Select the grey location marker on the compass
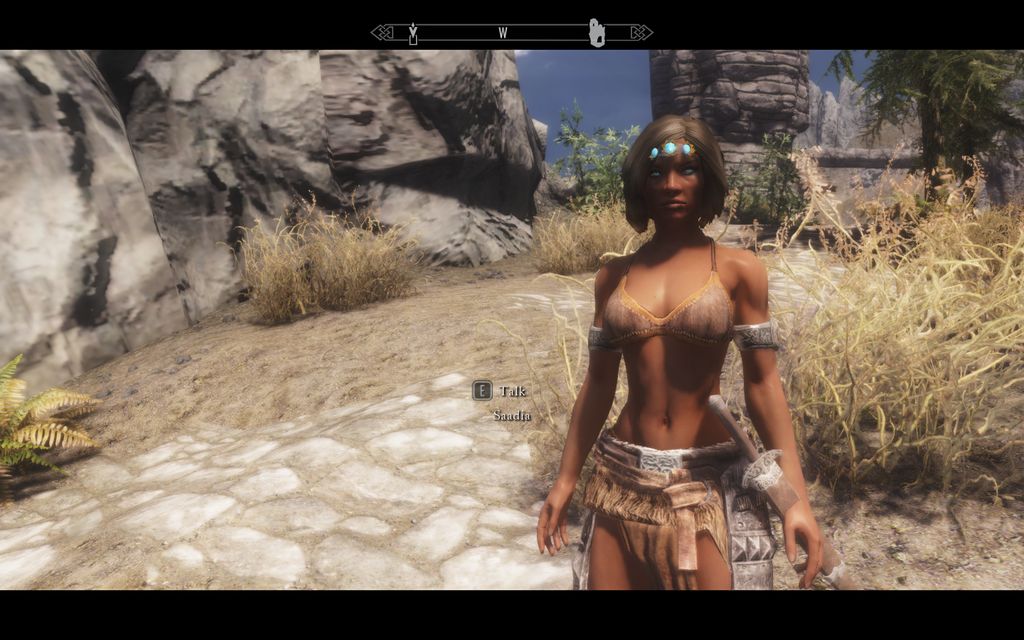1024x640 pixels. 597,32
